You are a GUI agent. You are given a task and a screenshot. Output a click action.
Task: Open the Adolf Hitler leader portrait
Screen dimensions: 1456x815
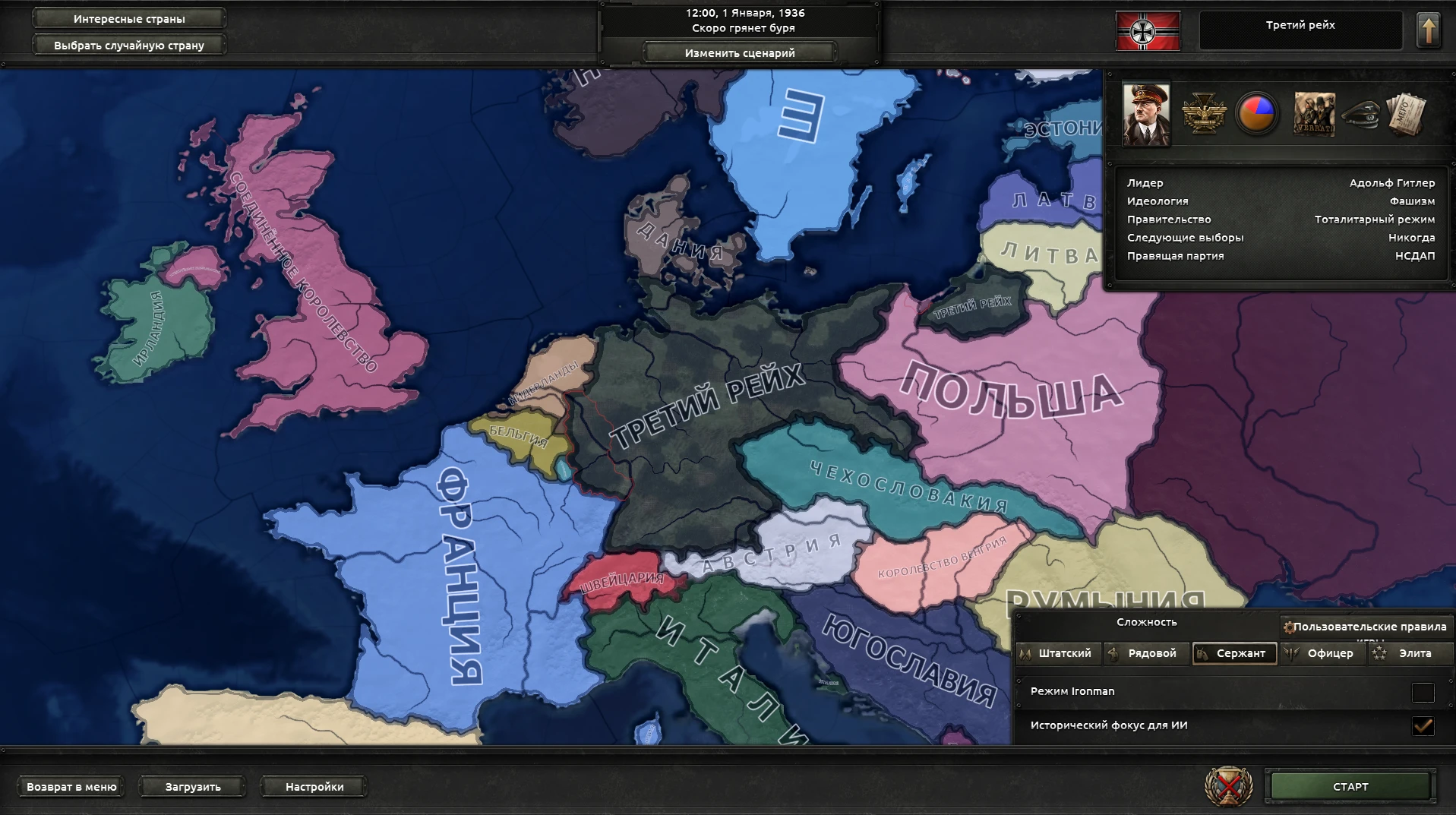point(1145,114)
